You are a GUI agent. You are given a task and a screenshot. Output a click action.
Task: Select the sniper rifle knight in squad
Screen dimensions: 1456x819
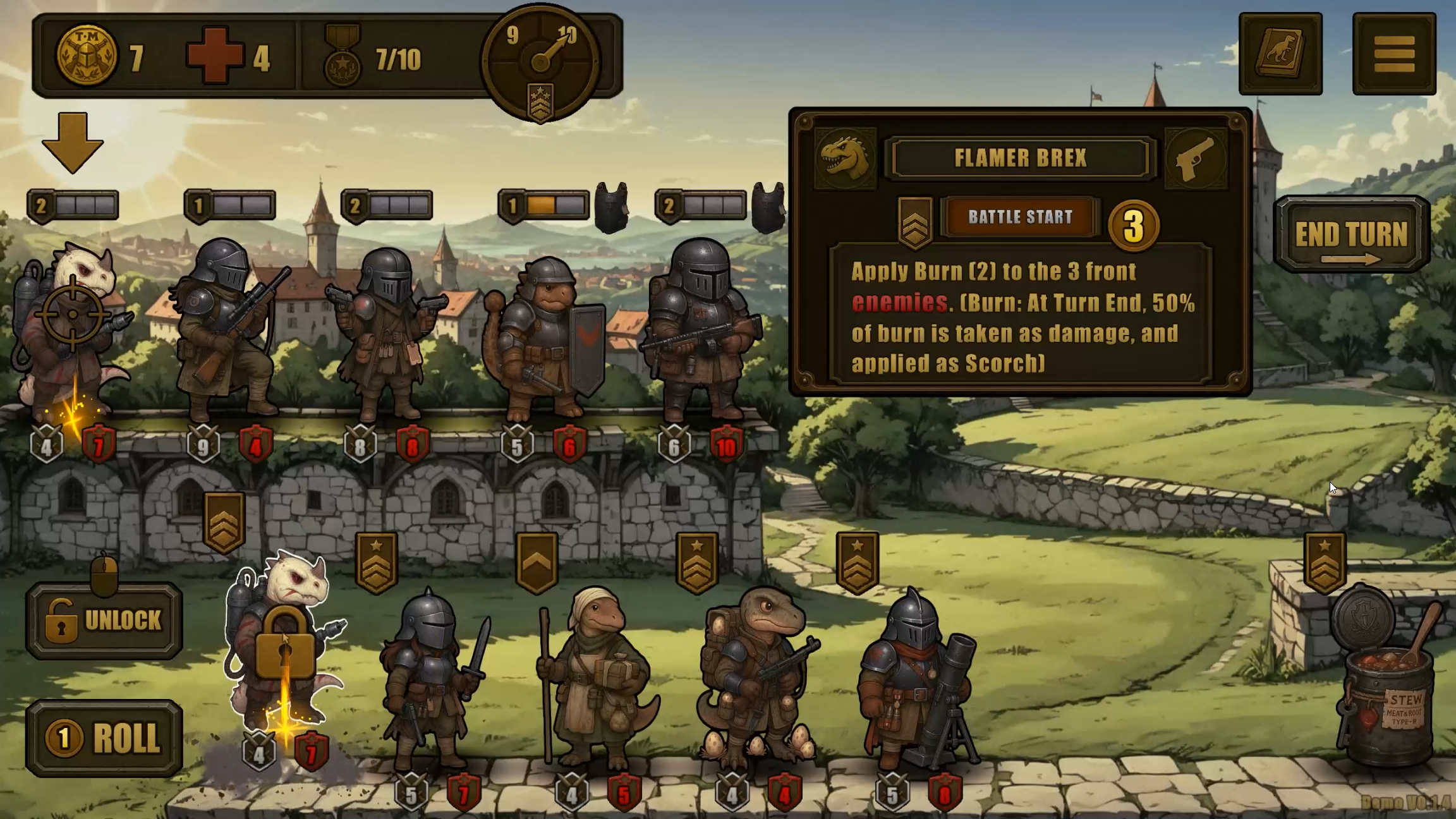pyautogui.click(x=227, y=329)
